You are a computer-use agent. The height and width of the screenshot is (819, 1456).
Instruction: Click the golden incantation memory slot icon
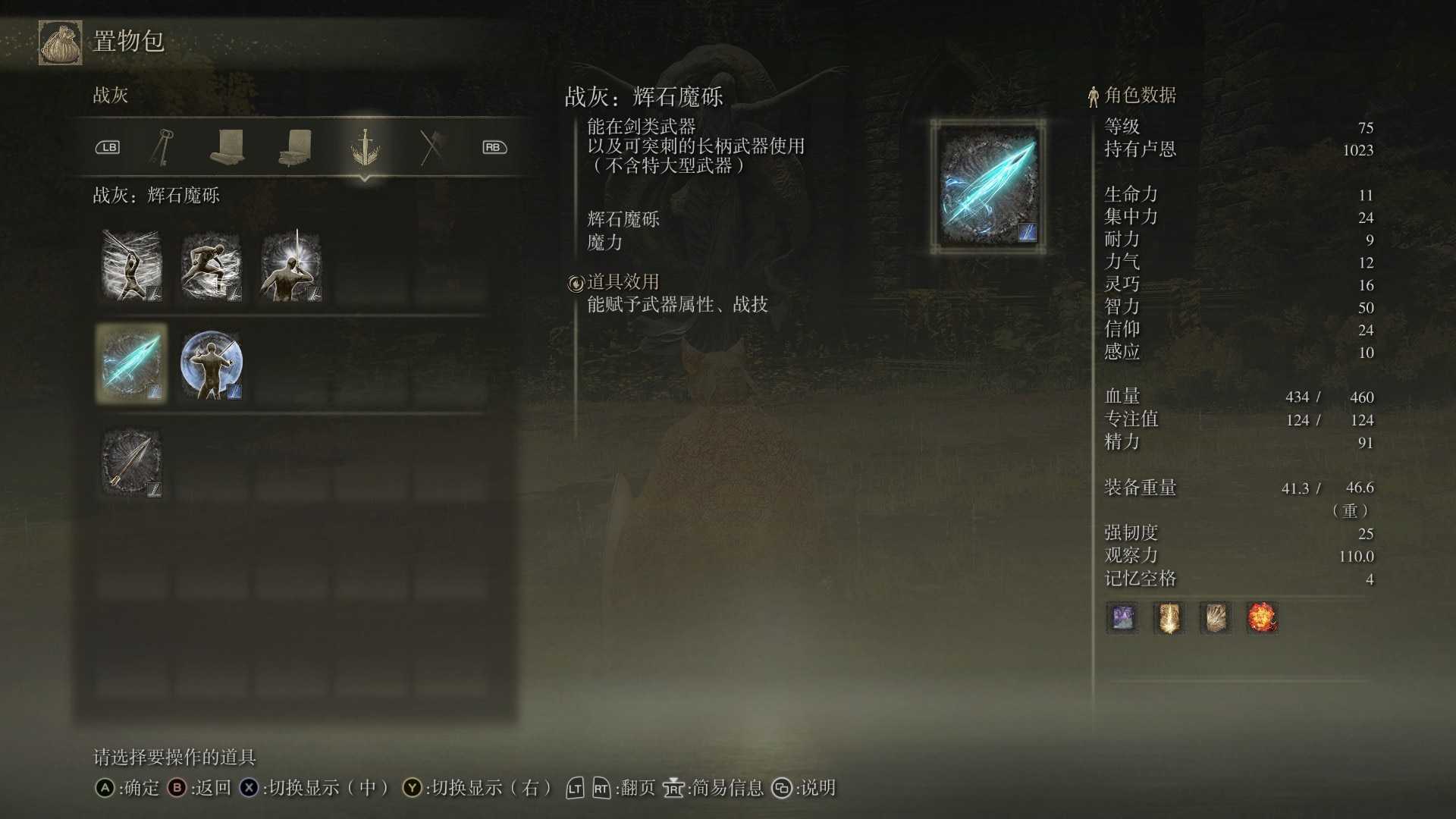pyautogui.click(x=1168, y=617)
